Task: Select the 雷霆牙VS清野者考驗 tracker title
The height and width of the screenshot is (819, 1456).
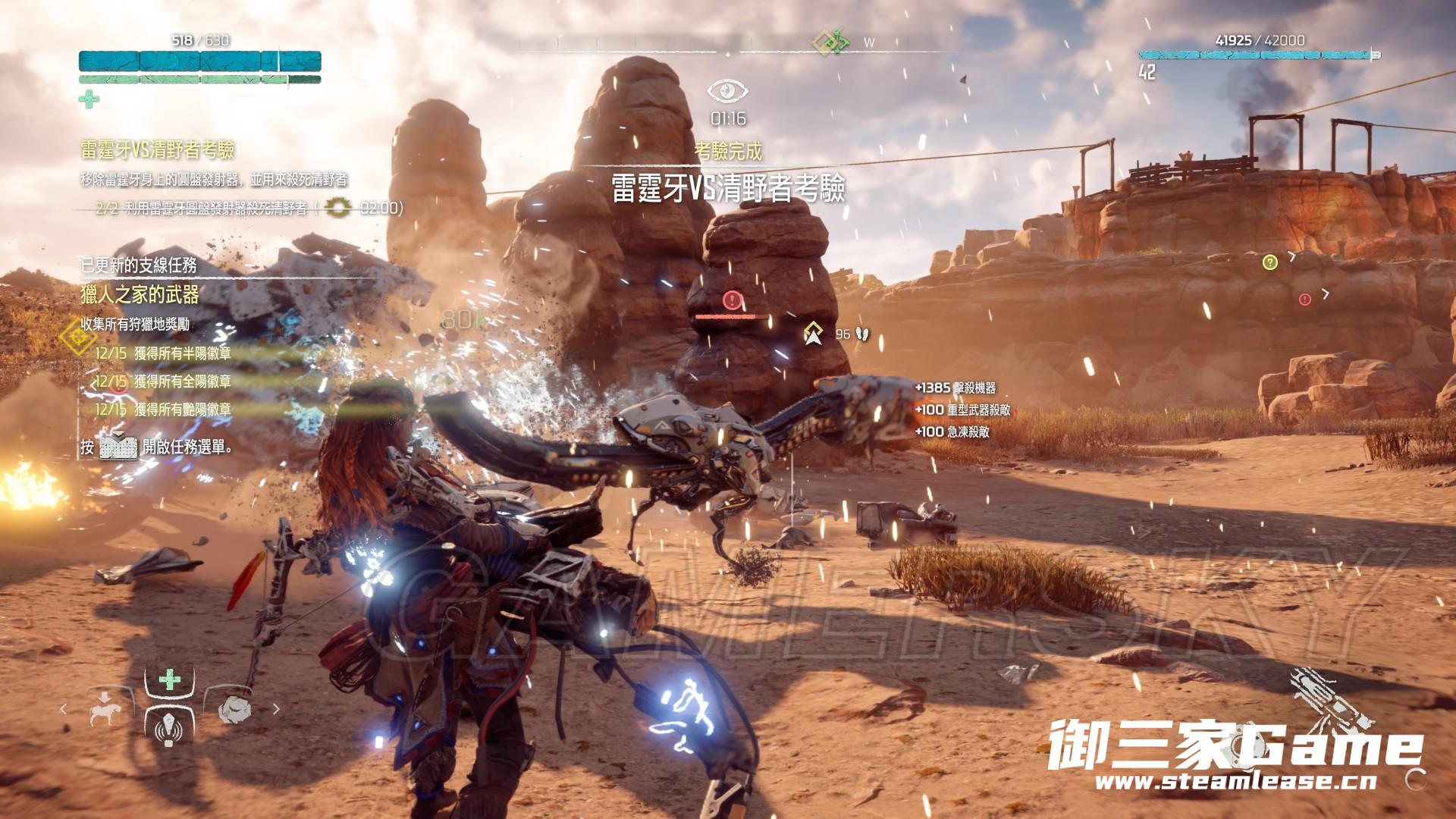Action: tap(157, 149)
